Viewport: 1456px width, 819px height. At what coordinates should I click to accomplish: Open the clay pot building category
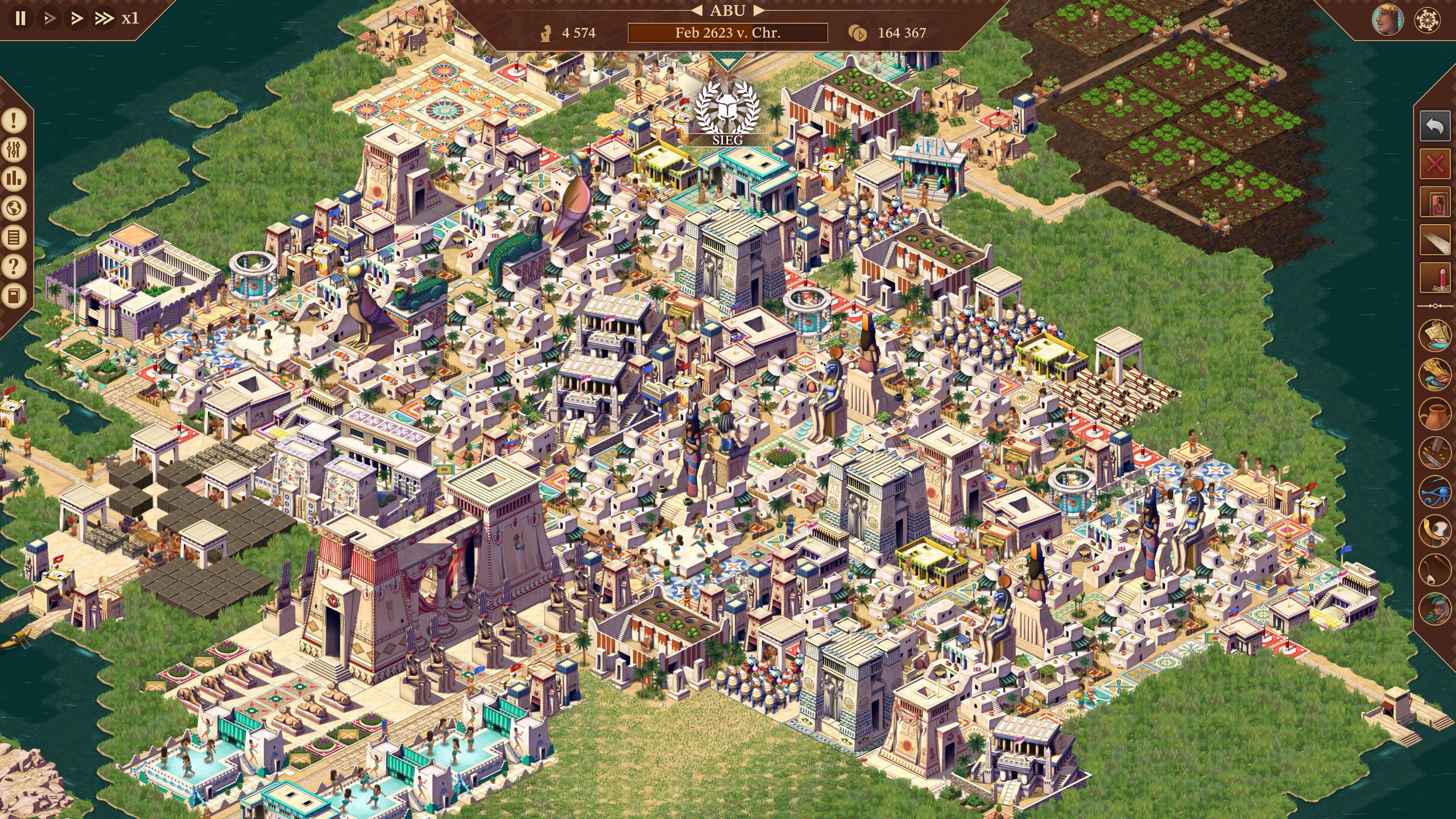pyautogui.click(x=1434, y=412)
